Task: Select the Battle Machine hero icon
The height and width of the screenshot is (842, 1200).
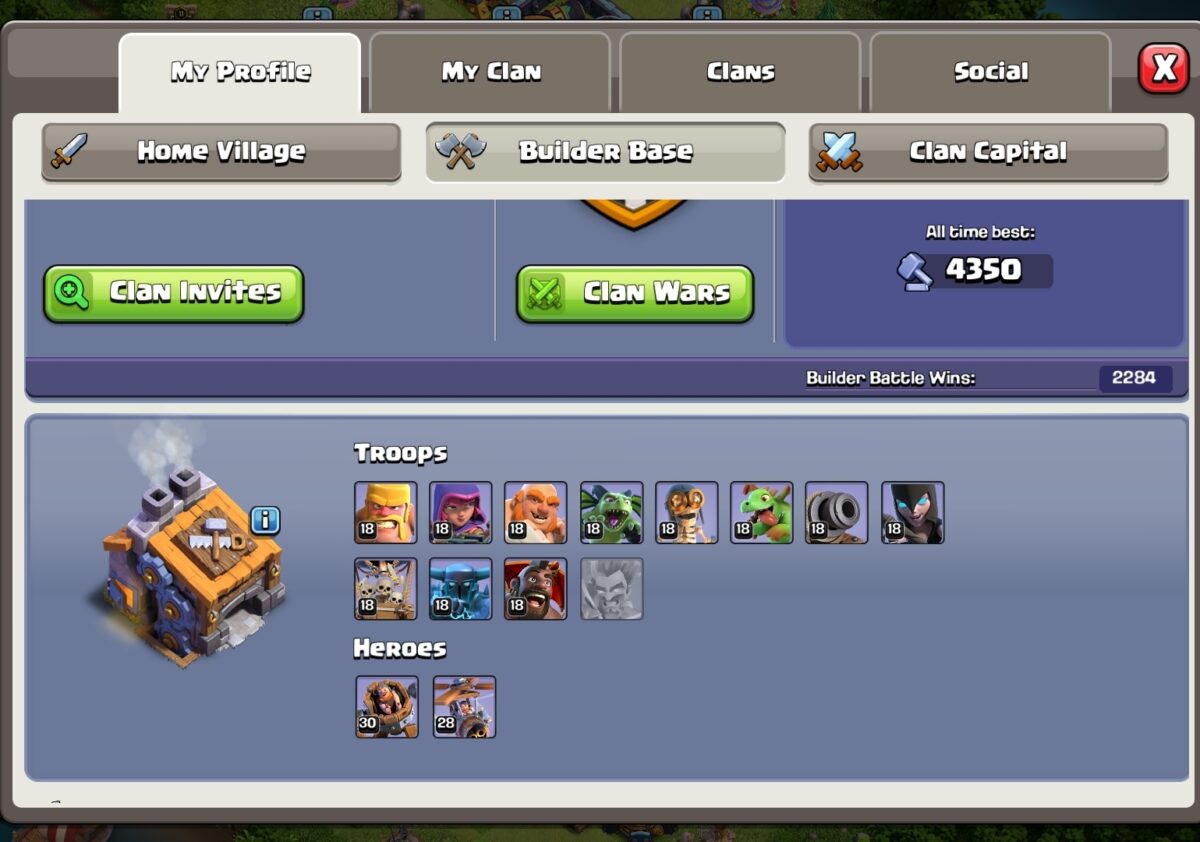Action: pos(387,706)
